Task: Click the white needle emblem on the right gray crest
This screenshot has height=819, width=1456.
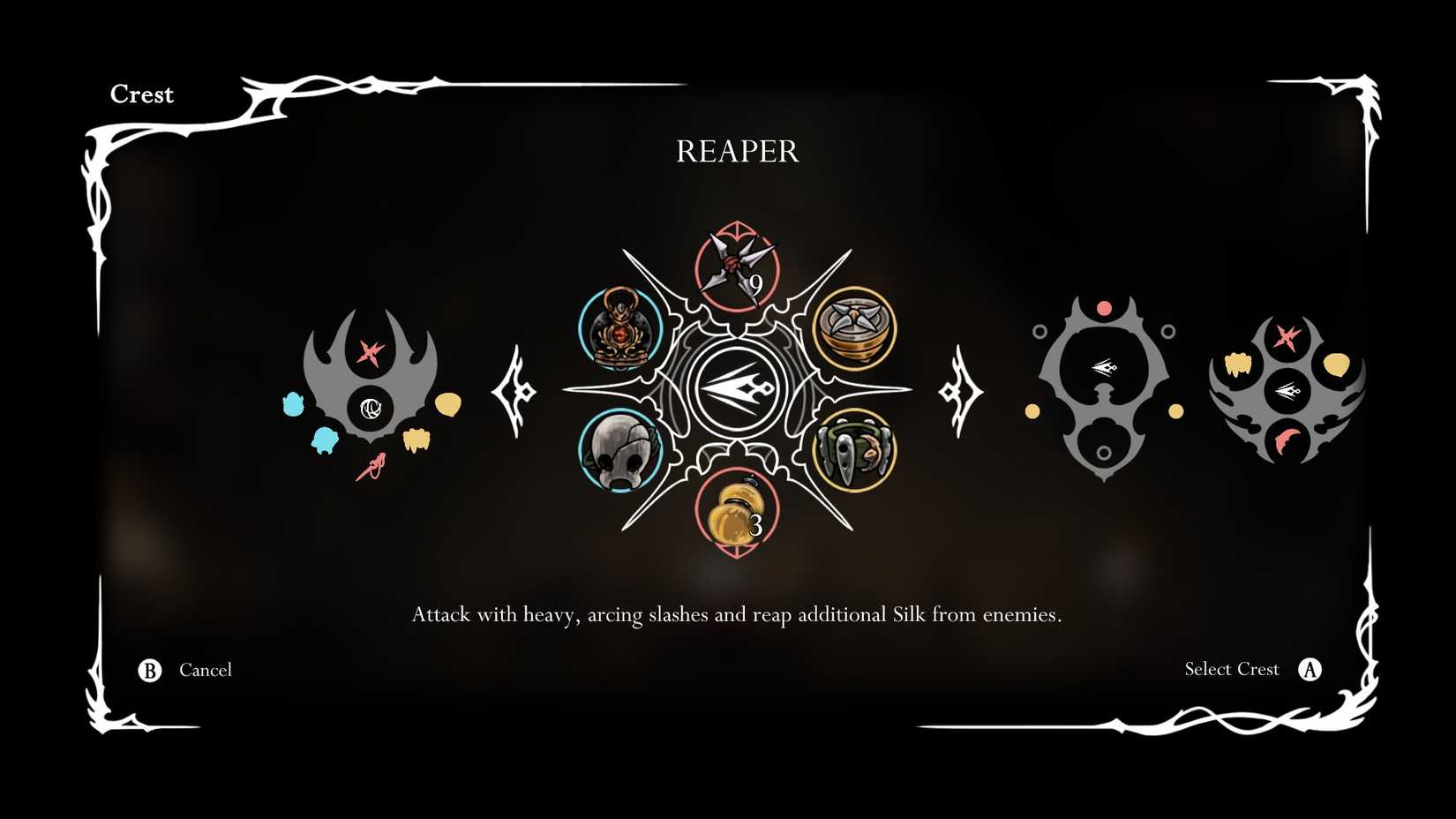Action: pyautogui.click(x=1106, y=368)
